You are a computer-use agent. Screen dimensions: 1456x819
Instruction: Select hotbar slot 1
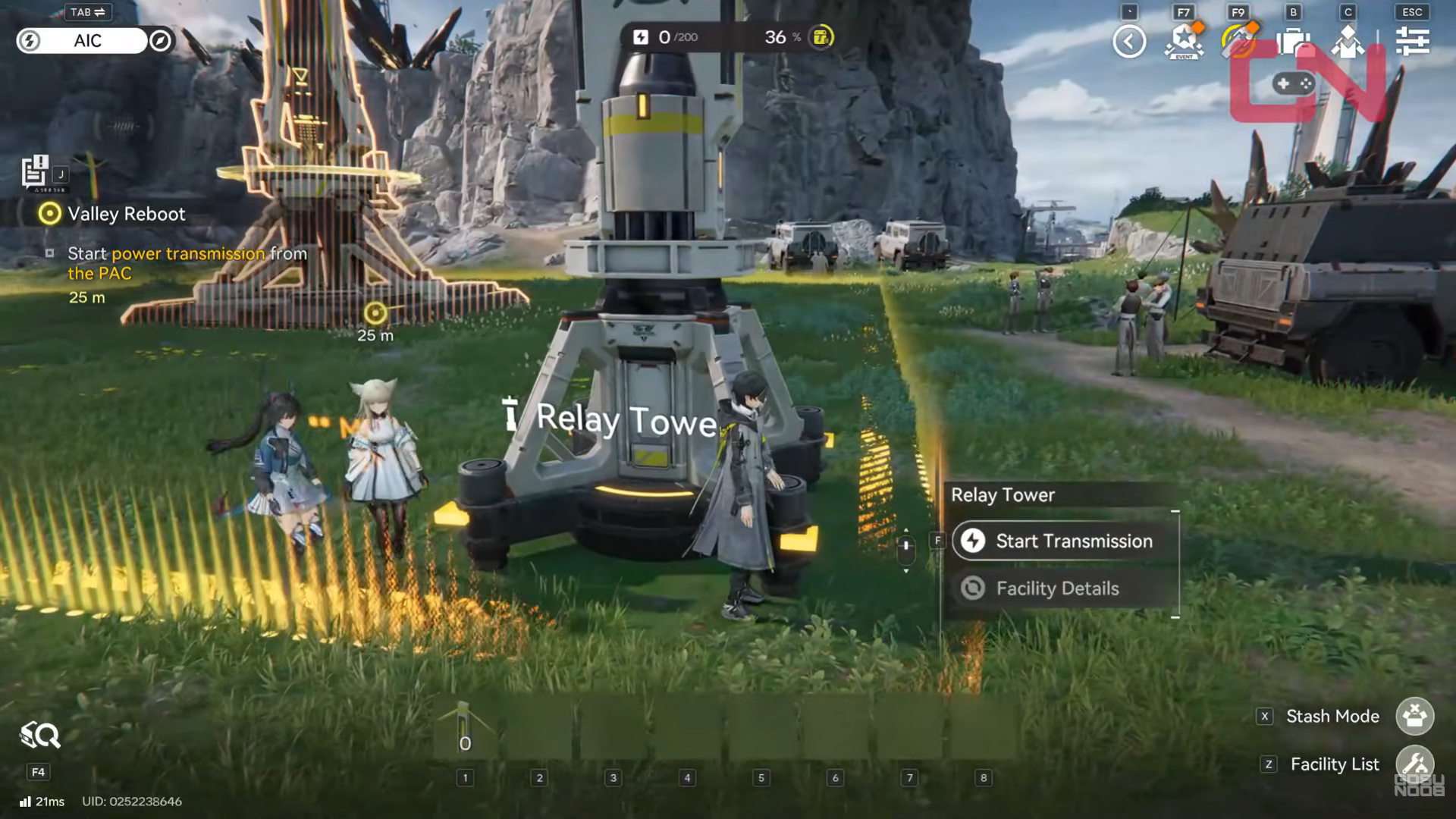coord(465,778)
